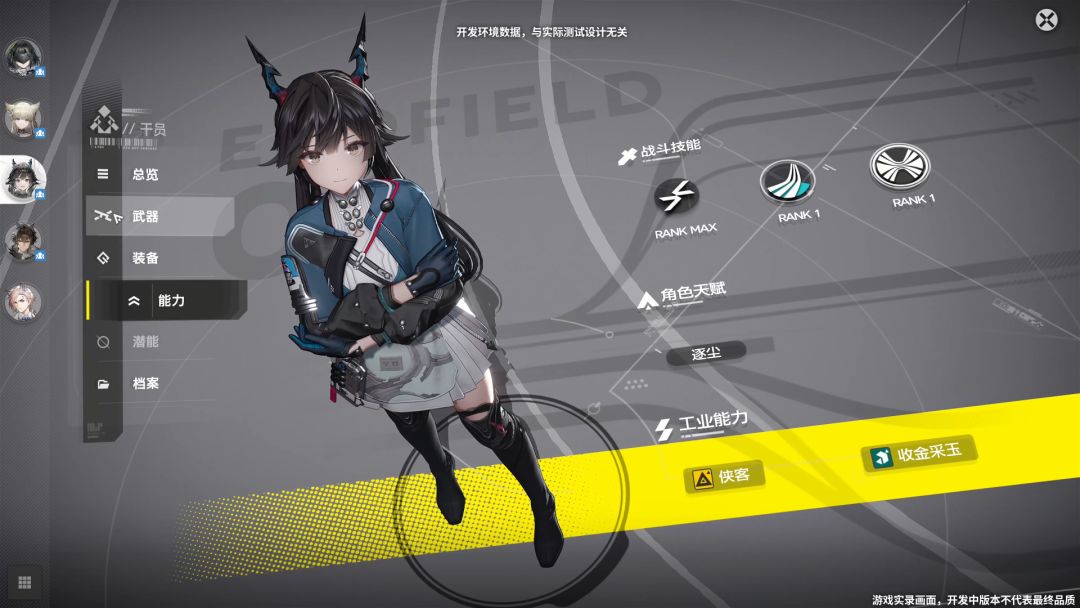Select the 装备 equipment tab
The height and width of the screenshot is (608, 1080).
pyautogui.click(x=145, y=258)
